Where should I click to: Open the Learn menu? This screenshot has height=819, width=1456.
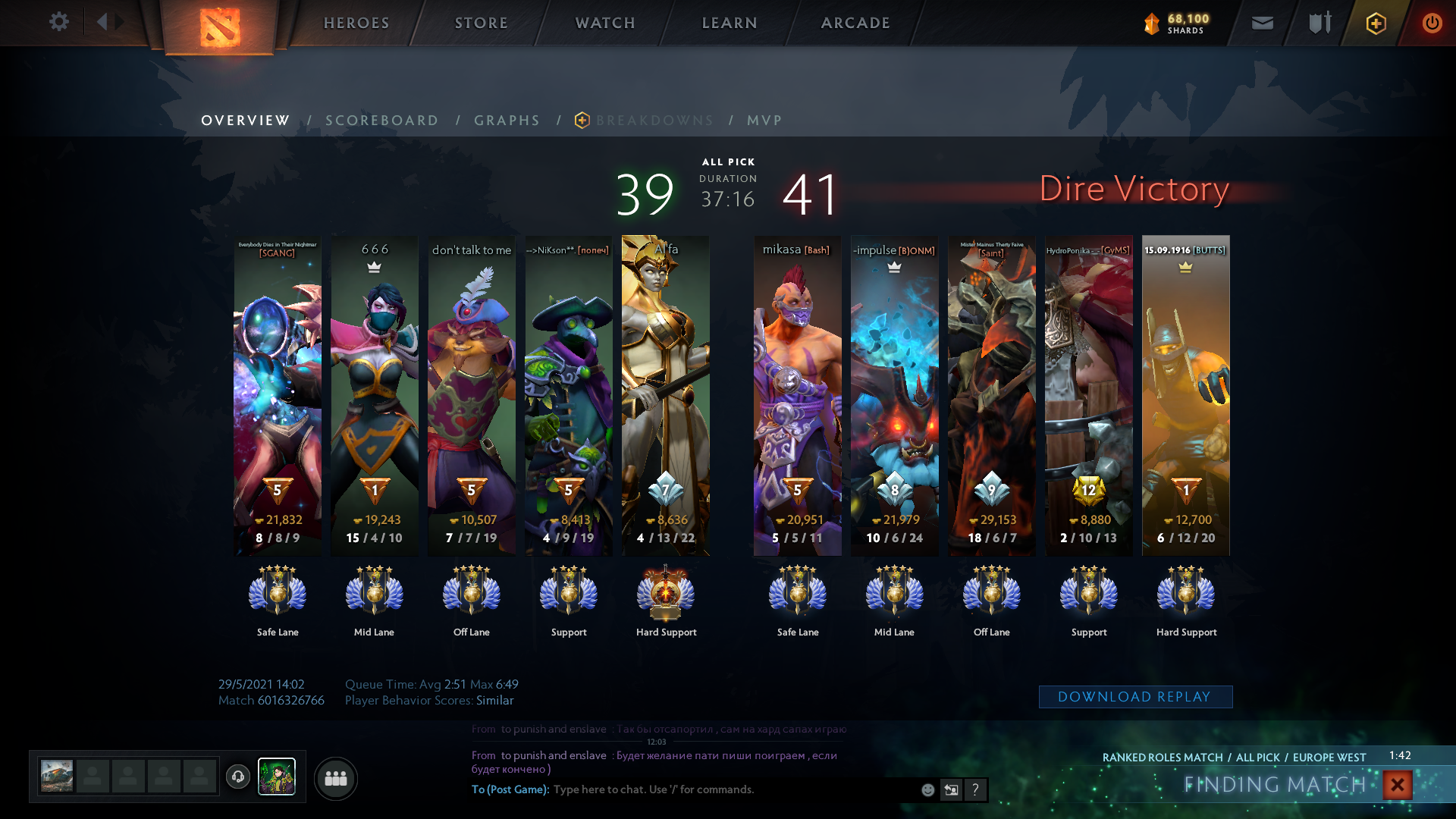click(x=730, y=23)
